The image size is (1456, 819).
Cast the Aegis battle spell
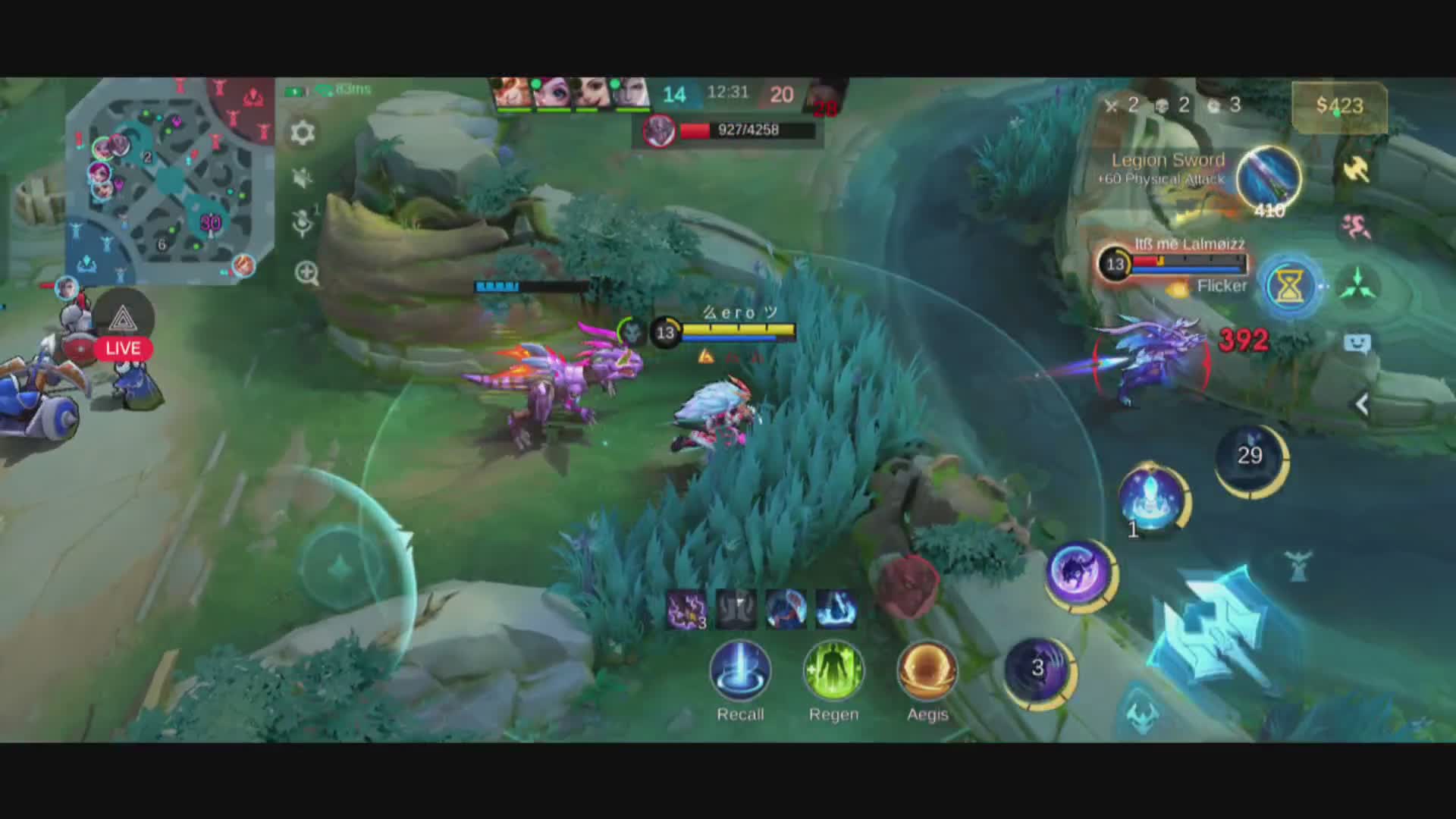(x=927, y=672)
